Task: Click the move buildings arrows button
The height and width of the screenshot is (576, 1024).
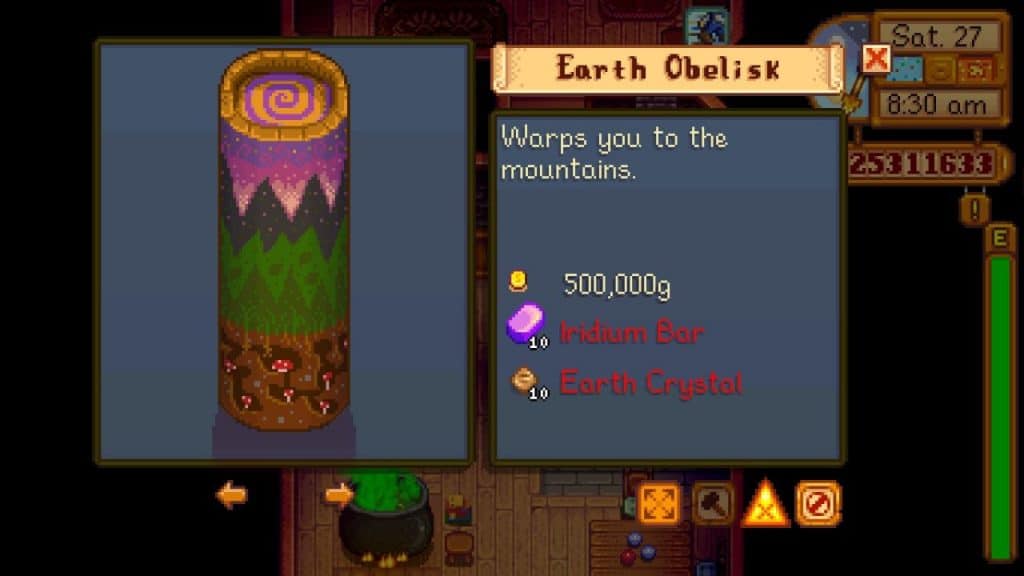Action: click(x=658, y=504)
